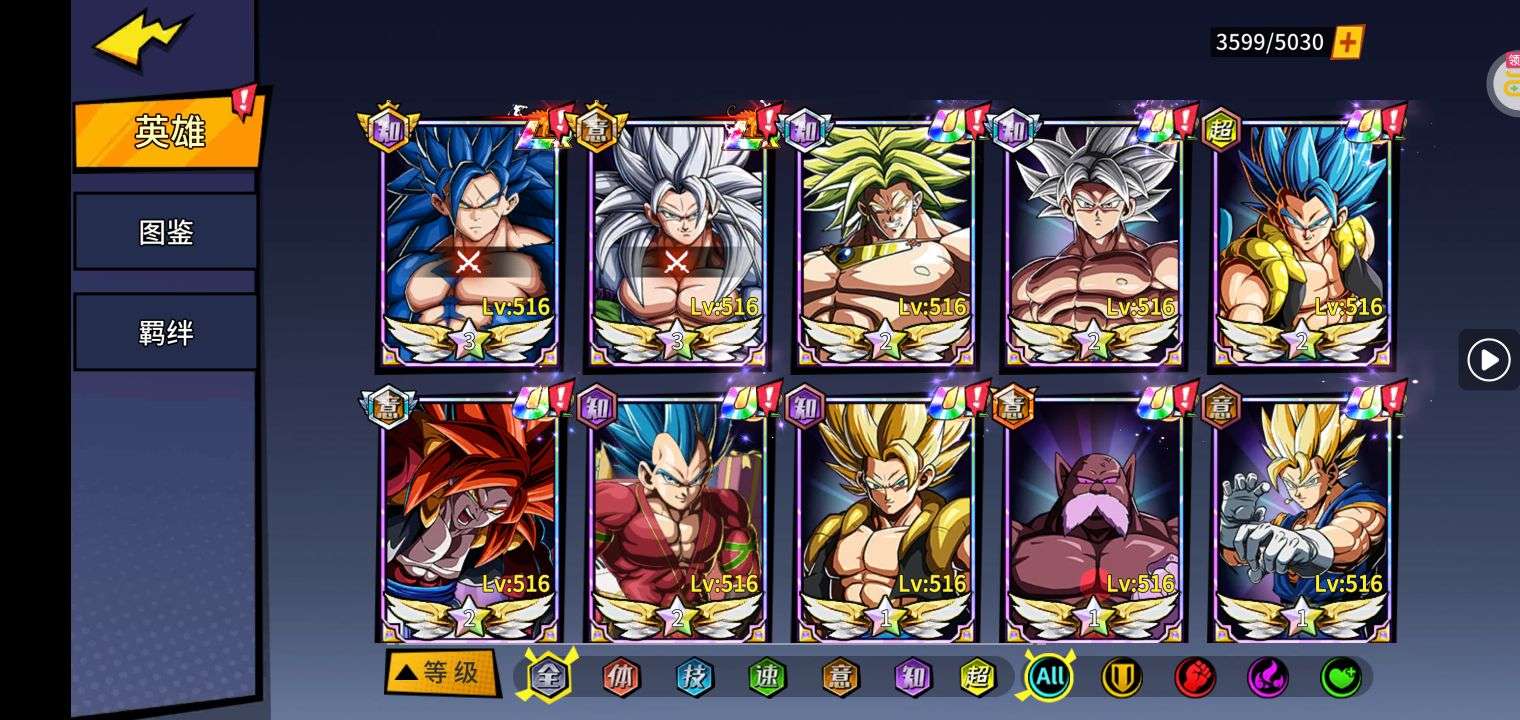Choose the silver-haired Ultra Instinct Goku card
Image resolution: width=1520 pixels, height=720 pixels.
pyautogui.click(x=1094, y=240)
